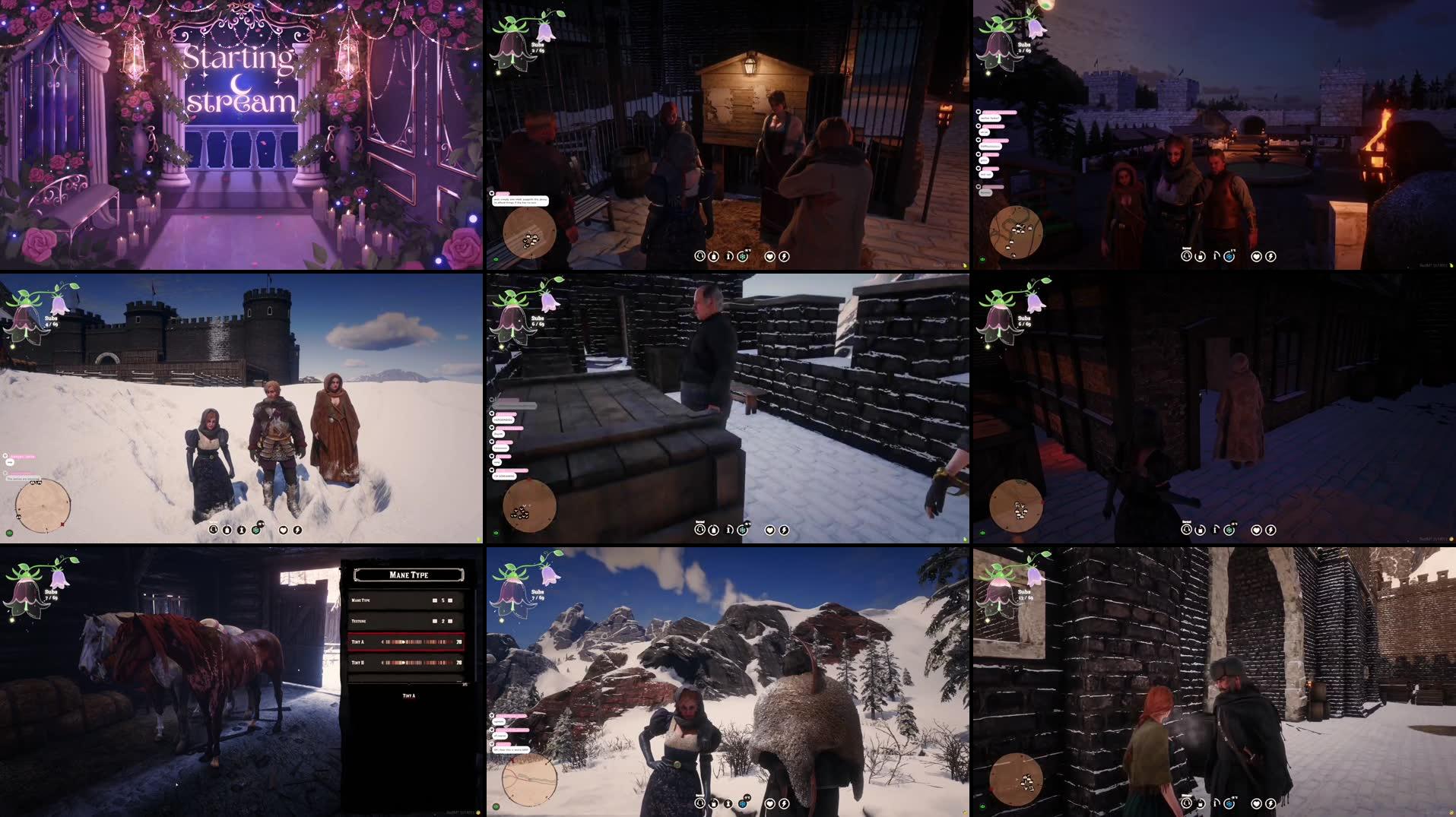The image size is (1456, 817).
Task: Select the blue snowflake ability in the hotbar
Action: tap(743, 803)
